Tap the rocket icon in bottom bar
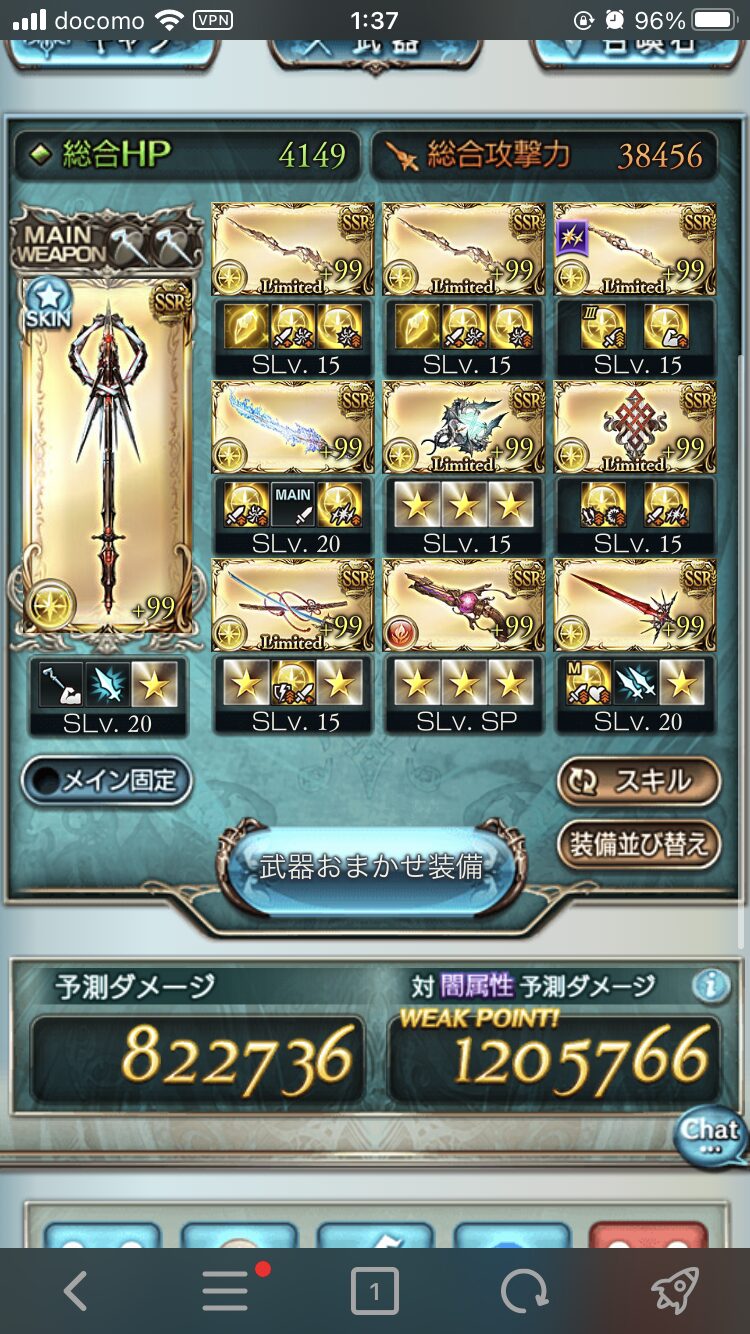This screenshot has height=1334, width=750. [674, 1292]
